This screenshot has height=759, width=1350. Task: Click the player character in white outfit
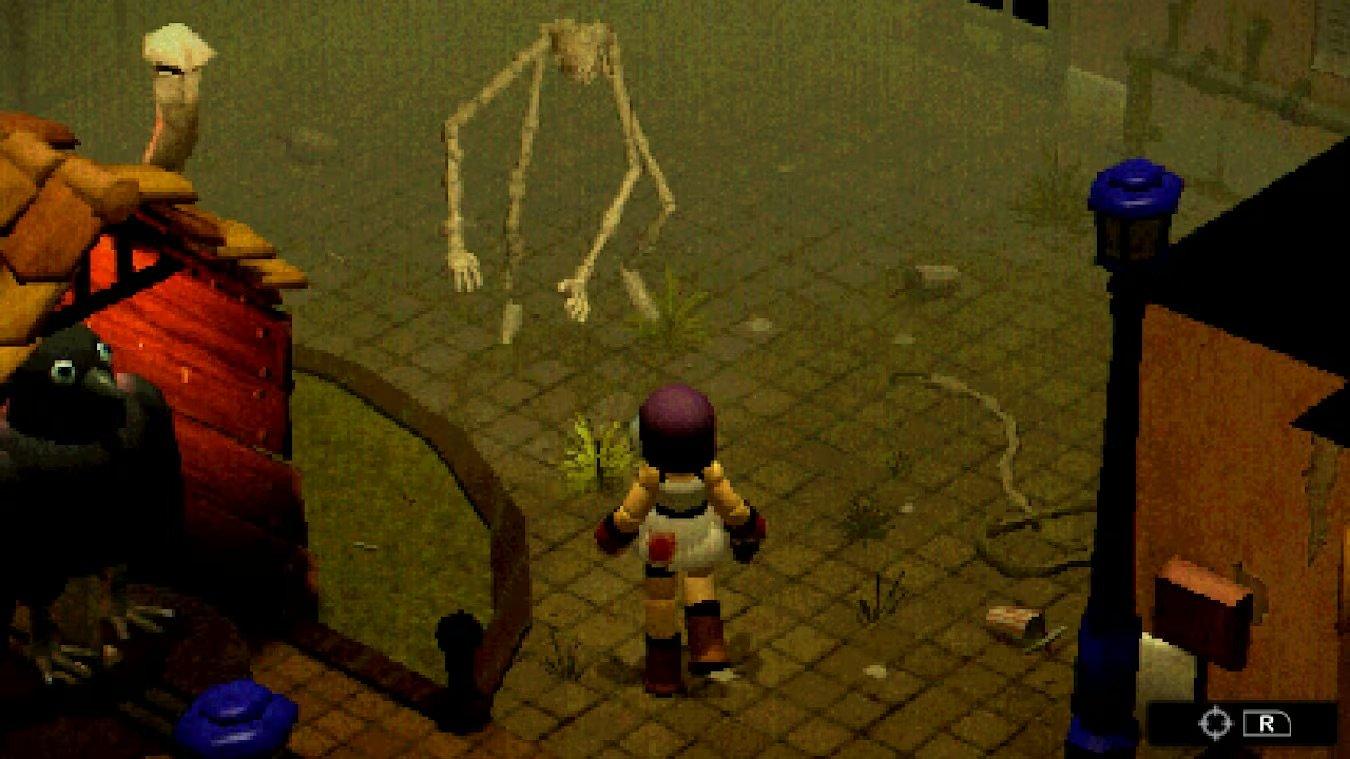click(x=680, y=520)
